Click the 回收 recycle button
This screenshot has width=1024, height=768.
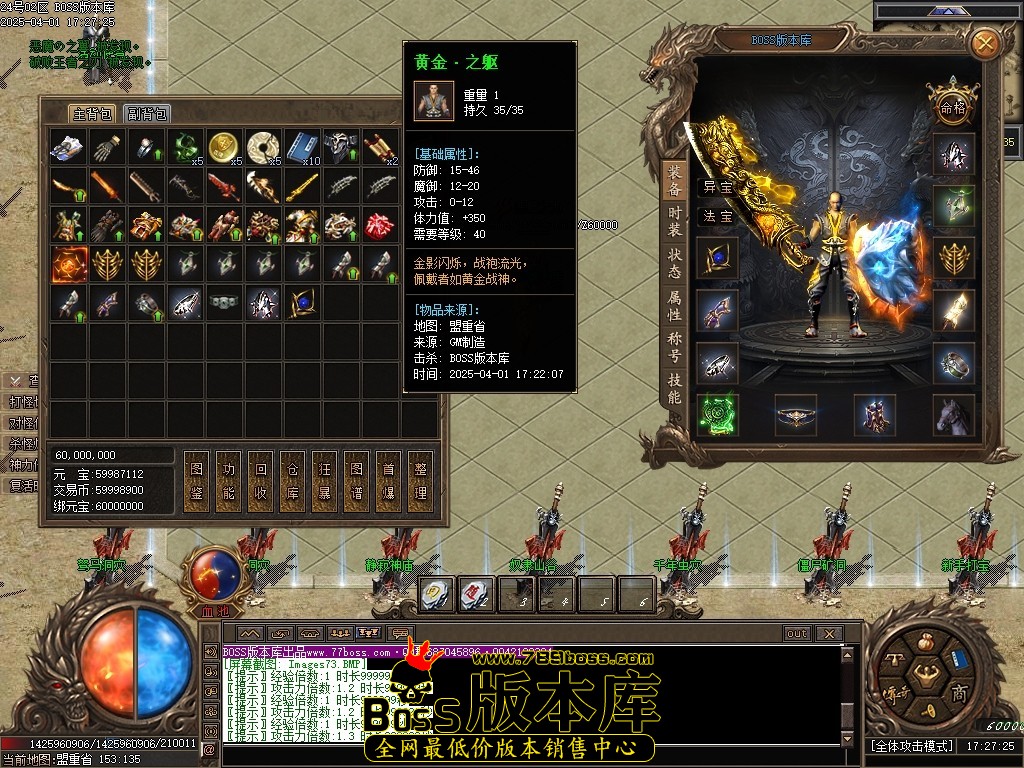pos(261,480)
